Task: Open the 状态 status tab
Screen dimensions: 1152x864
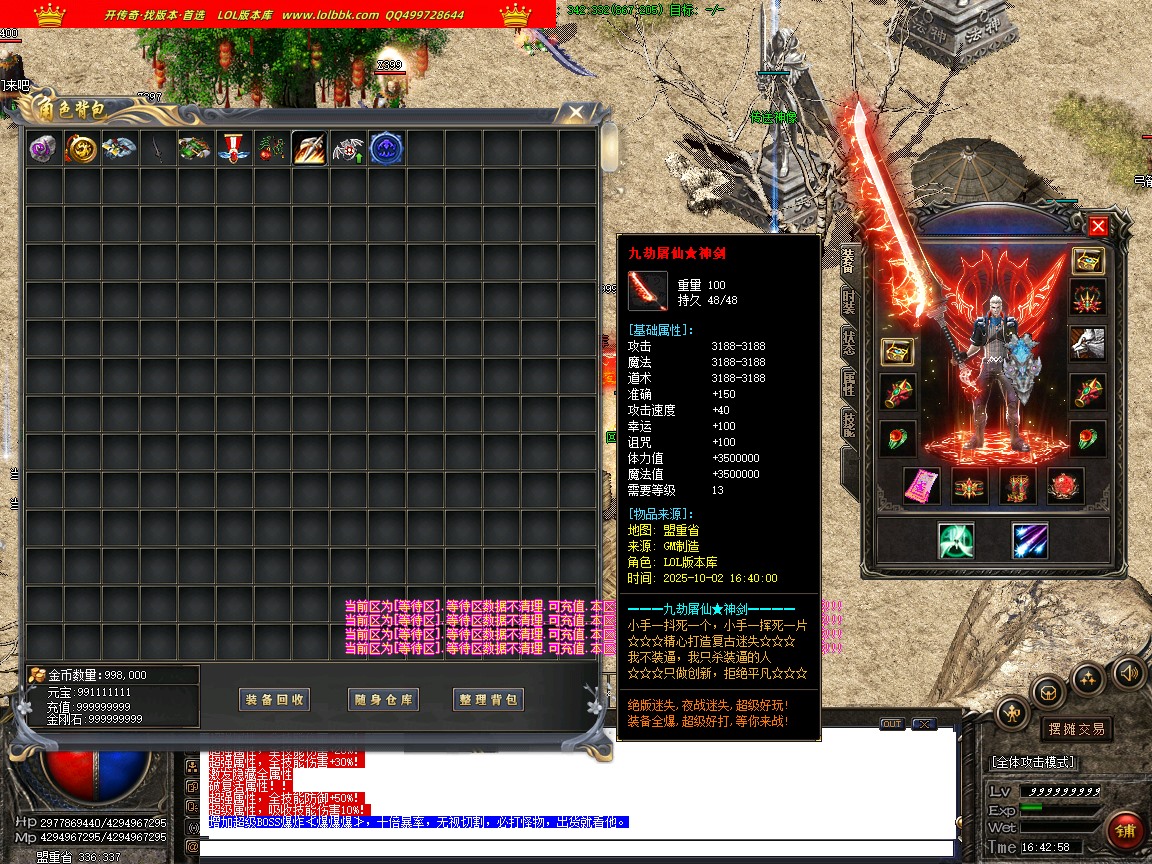Action: [x=848, y=342]
